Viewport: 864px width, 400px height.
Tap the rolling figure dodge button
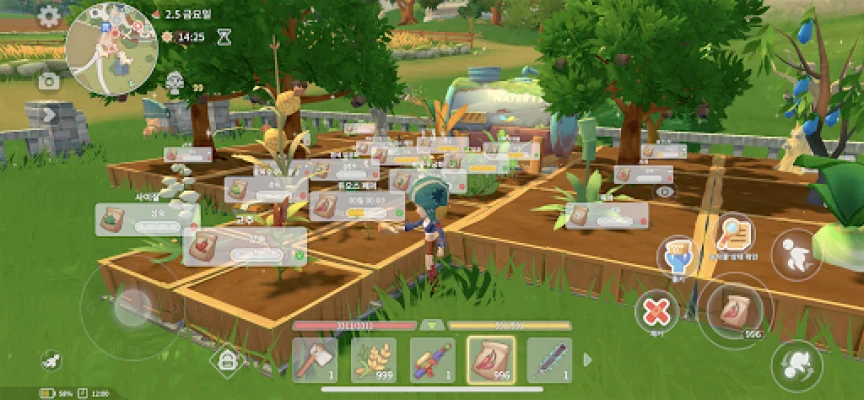coord(796,365)
